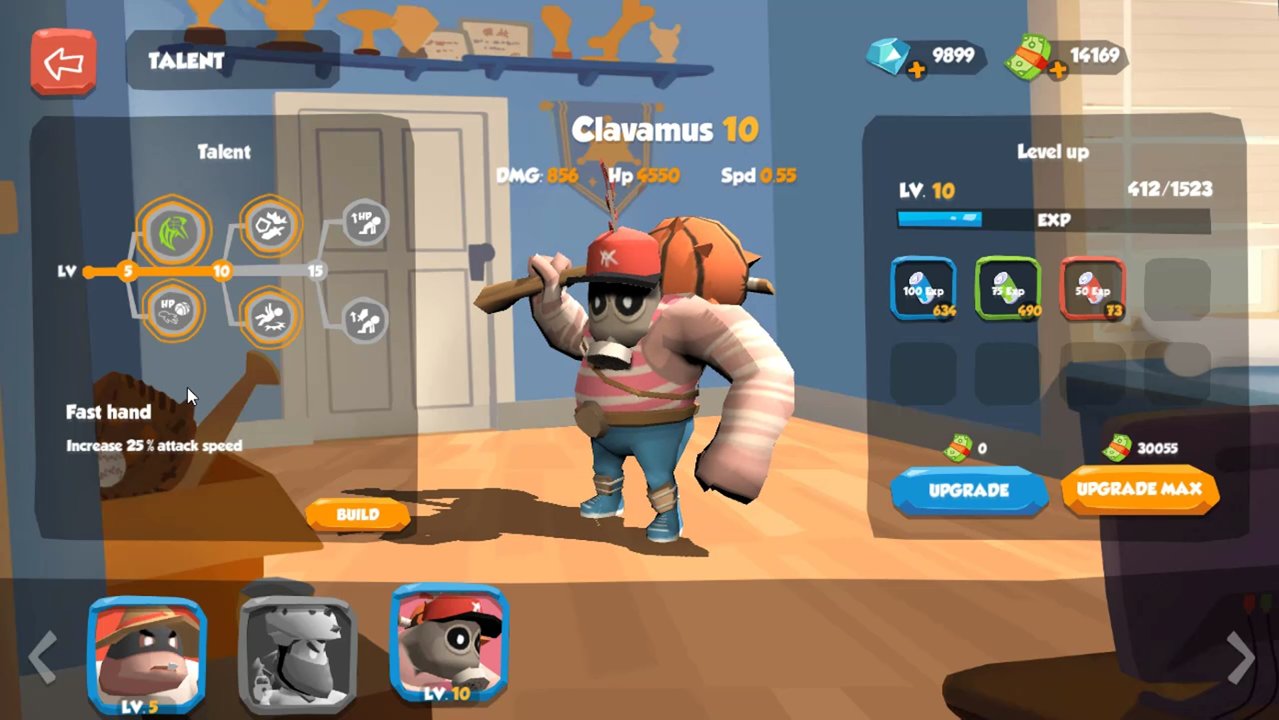Pick the shield and sword level 10 talent
The width and height of the screenshot is (1279, 720).
point(270,227)
